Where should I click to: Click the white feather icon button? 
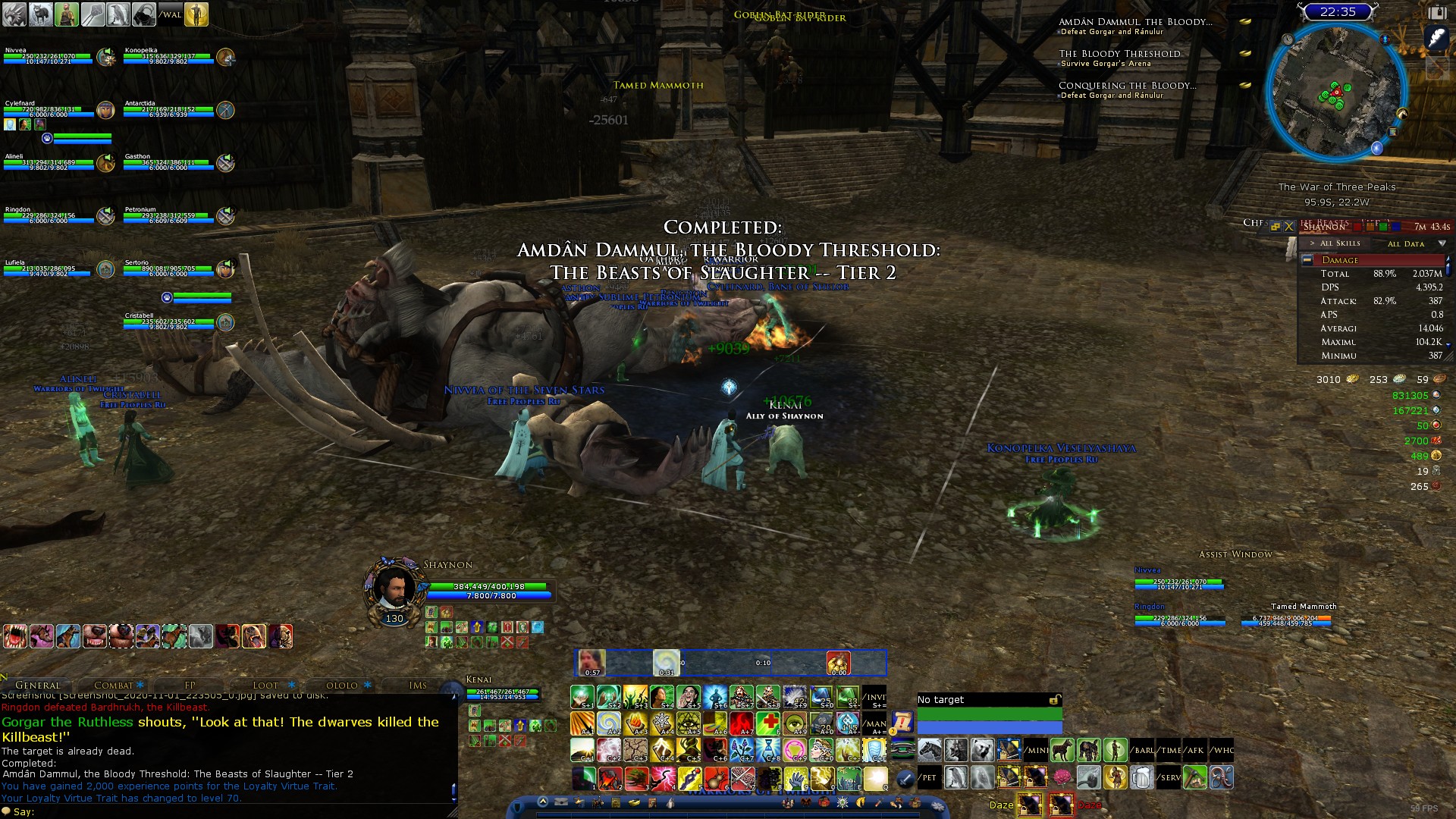(1436, 37)
